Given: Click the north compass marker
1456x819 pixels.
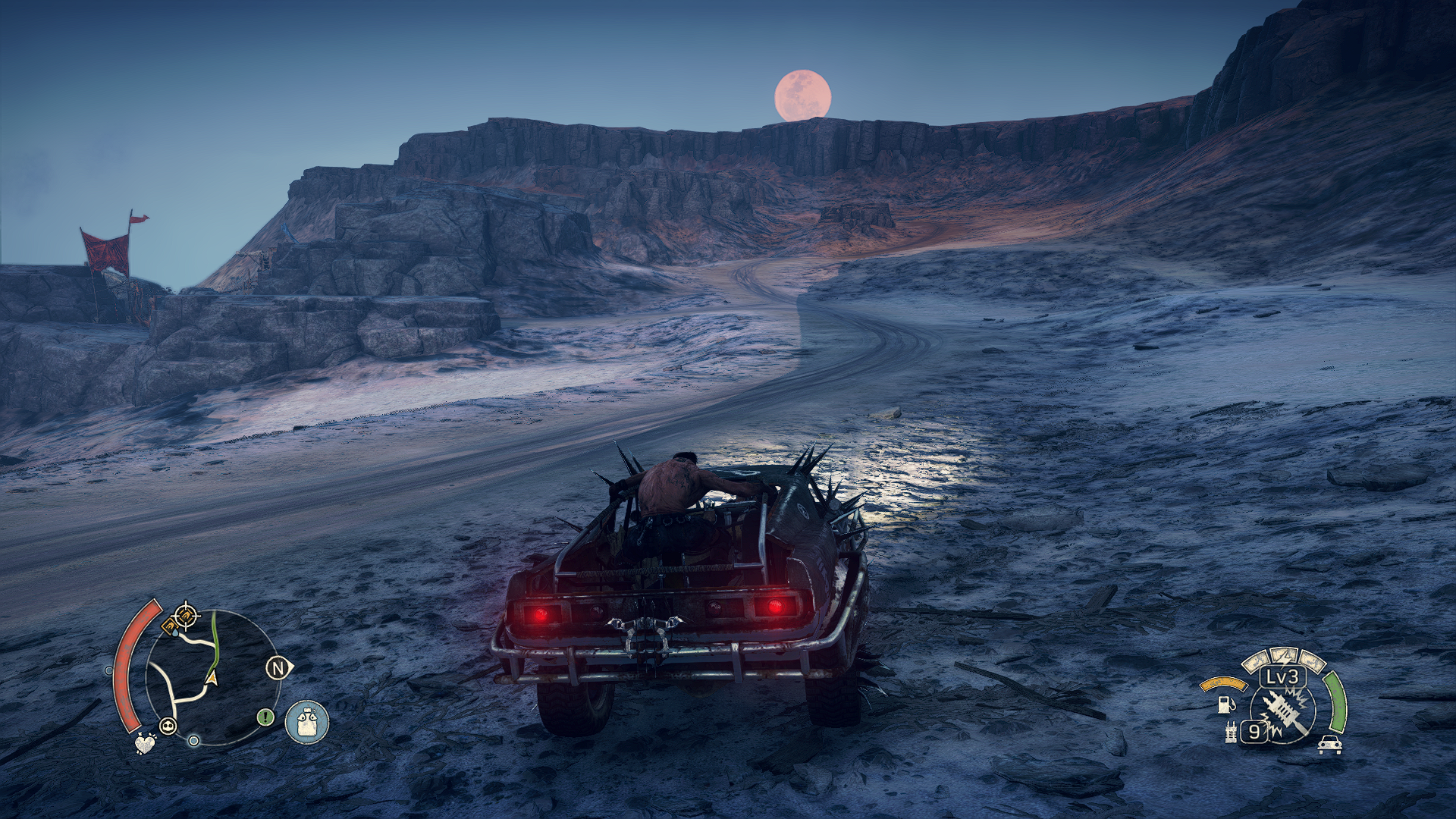Looking at the screenshot, I should tap(278, 668).
